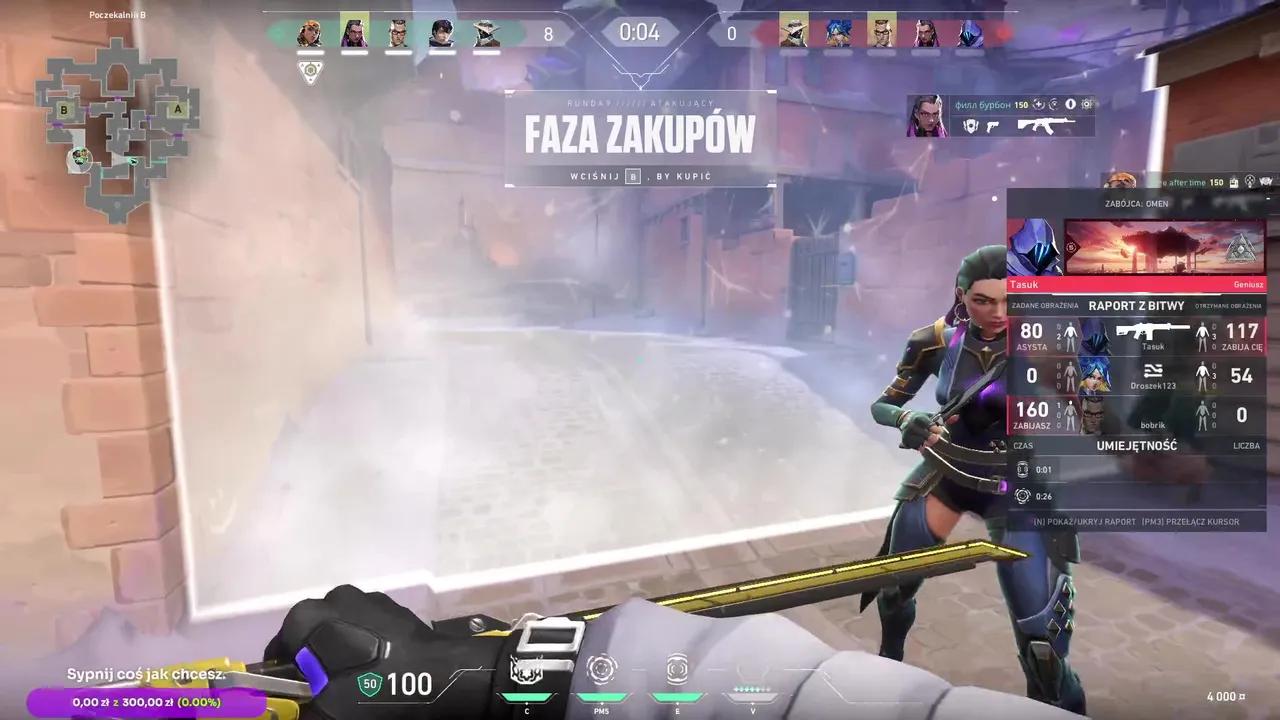1280x720 pixels.
Task: Expand the ZABÓJCA: OMEN report header
Action: [x=1138, y=204]
